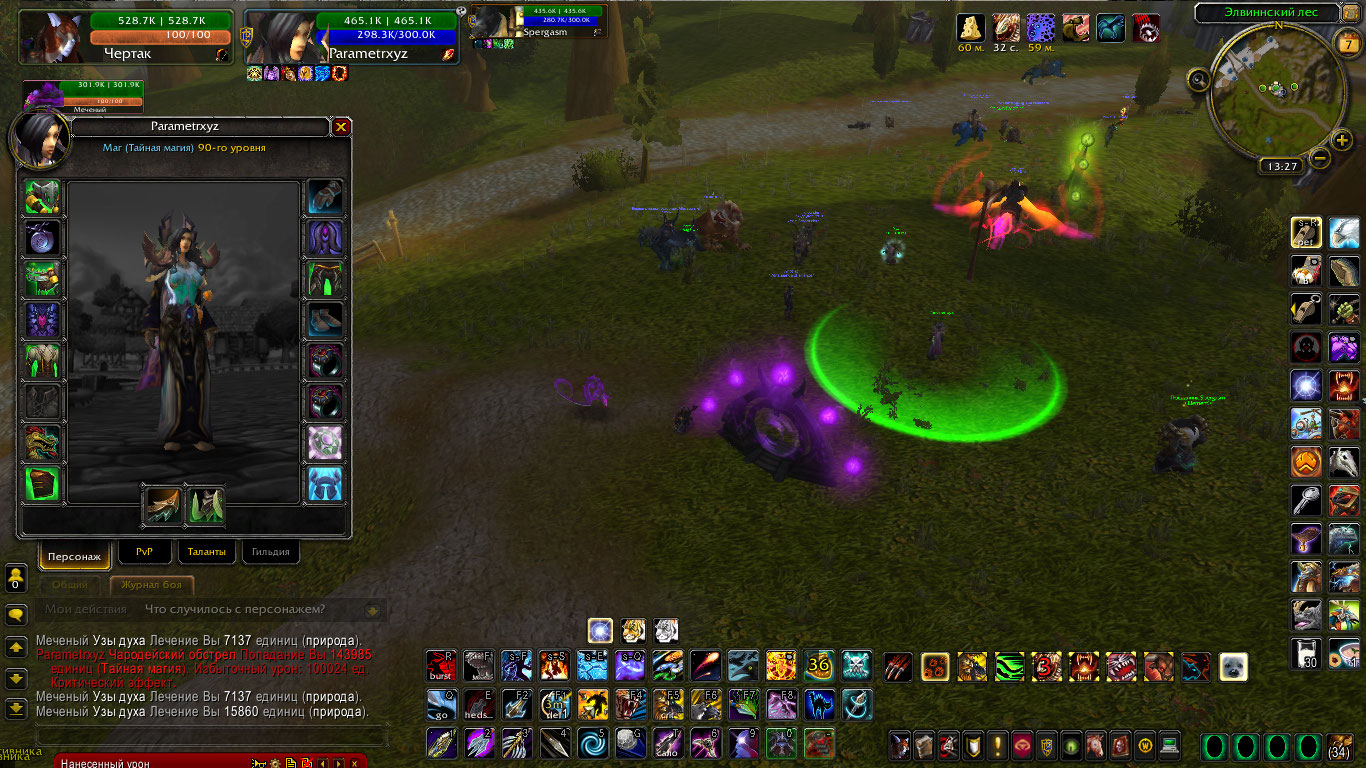Zoom out the minimap with minus button

1320,158
